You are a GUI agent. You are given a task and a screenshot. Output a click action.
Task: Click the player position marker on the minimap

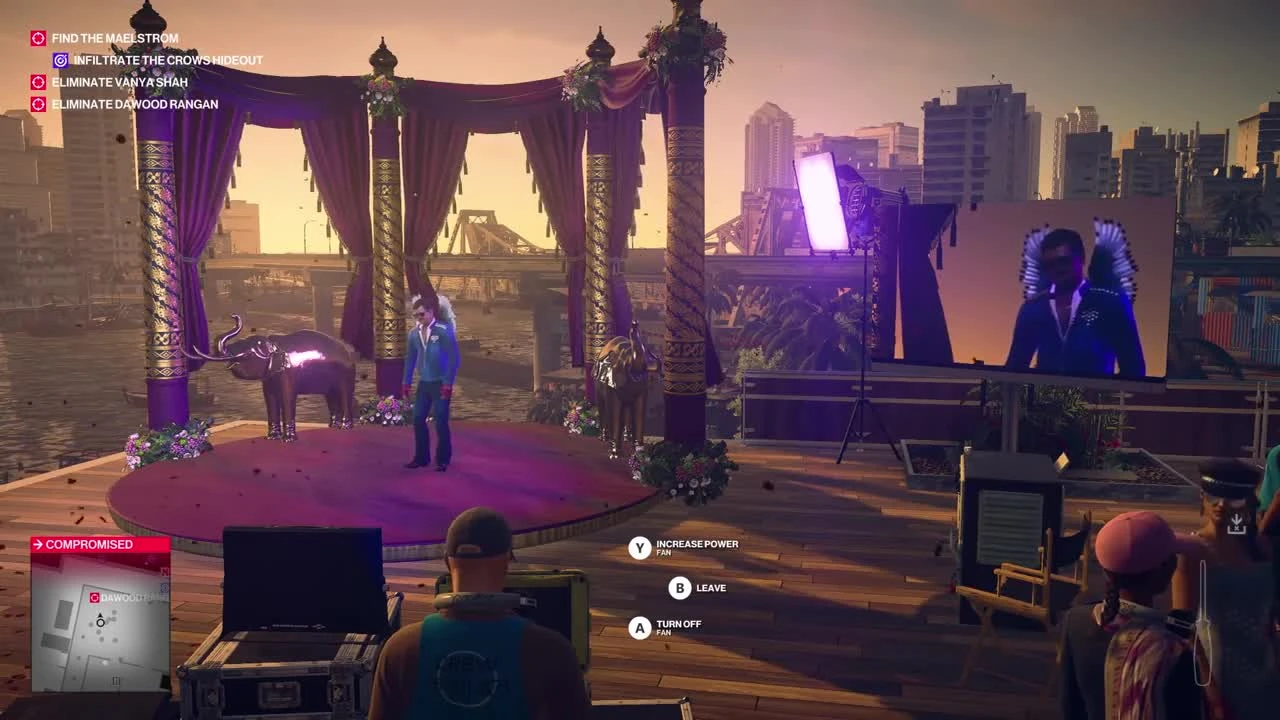coord(101,622)
